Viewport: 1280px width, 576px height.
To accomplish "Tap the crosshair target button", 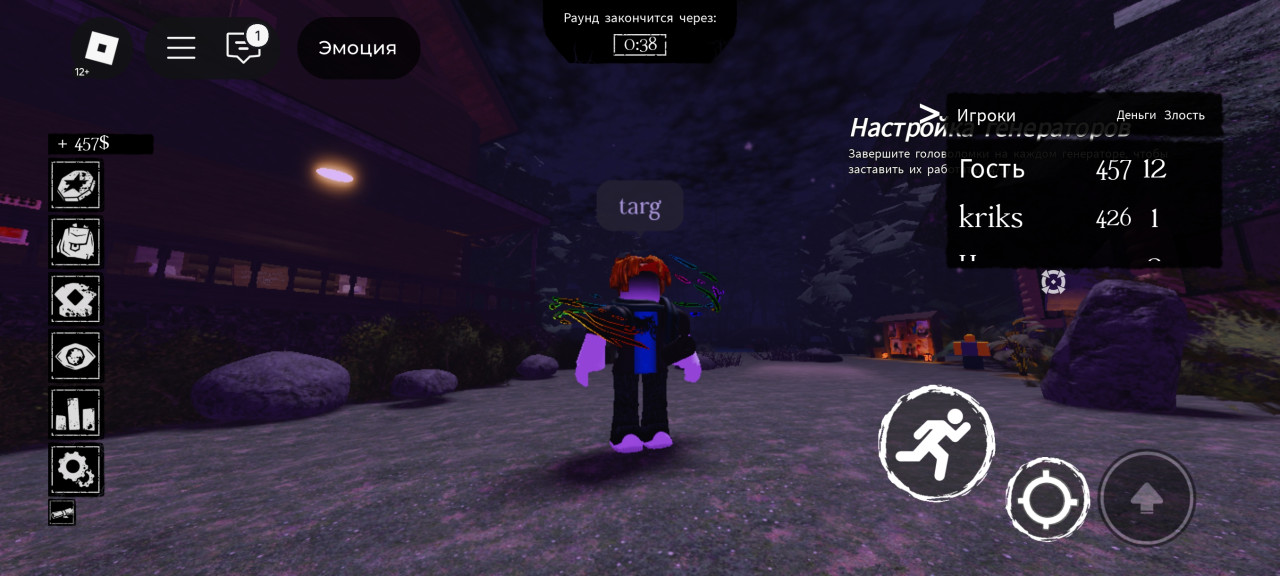I will [x=1047, y=499].
